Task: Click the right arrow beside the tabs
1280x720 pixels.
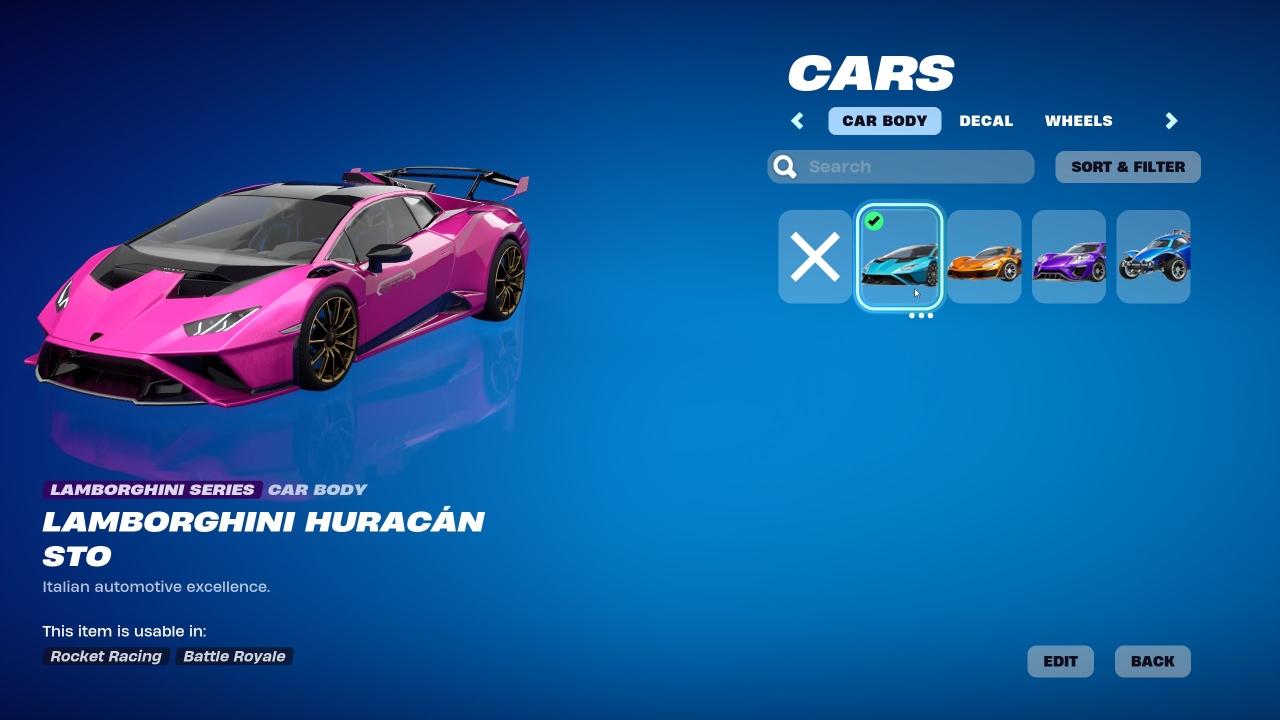Action: point(1171,121)
